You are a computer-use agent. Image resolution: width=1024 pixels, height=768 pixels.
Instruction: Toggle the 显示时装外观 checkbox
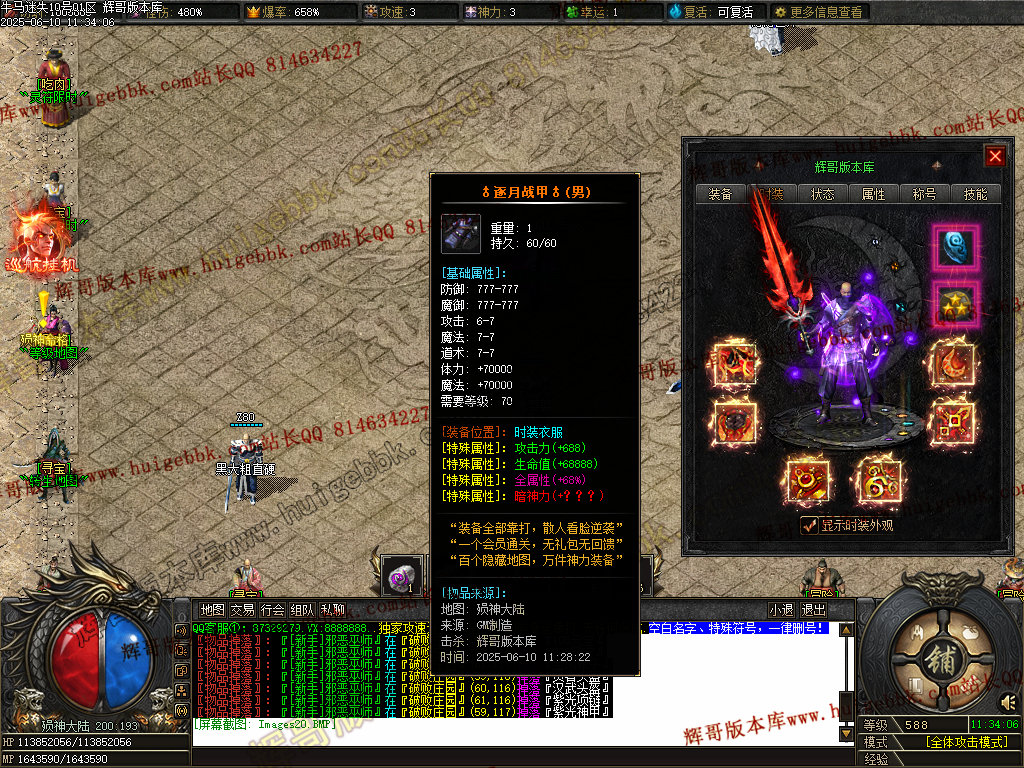810,525
